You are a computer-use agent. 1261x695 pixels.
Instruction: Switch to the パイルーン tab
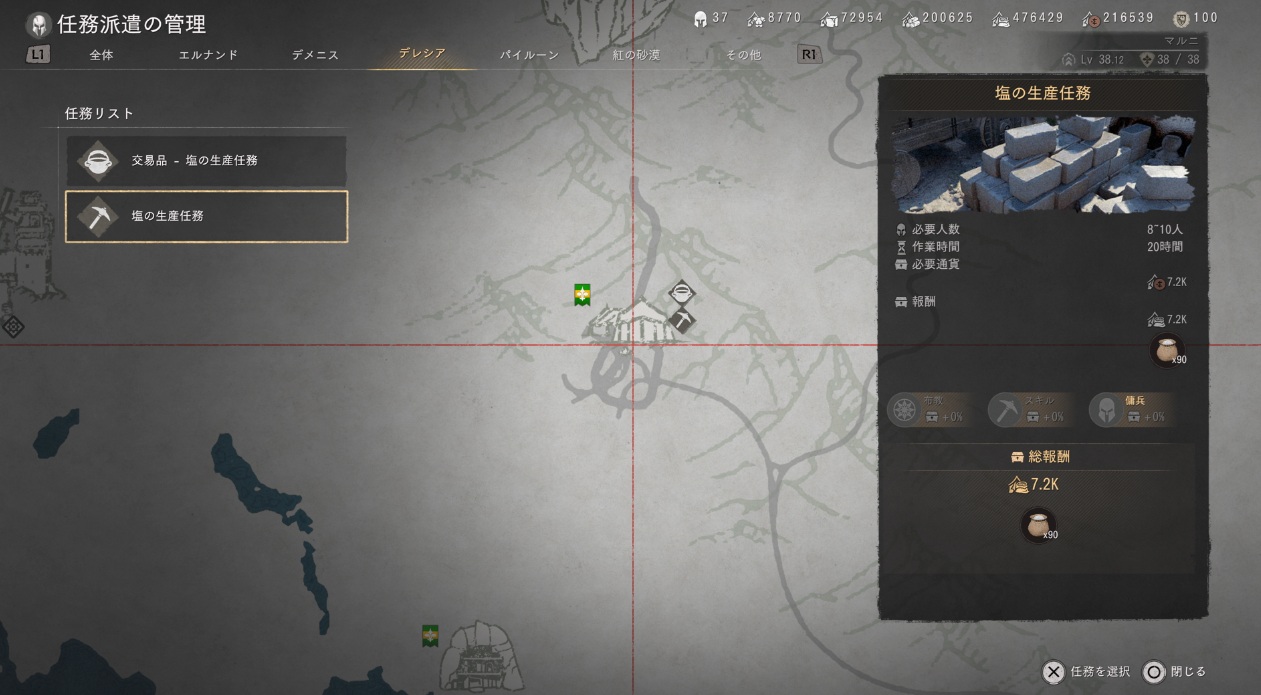tap(529, 55)
